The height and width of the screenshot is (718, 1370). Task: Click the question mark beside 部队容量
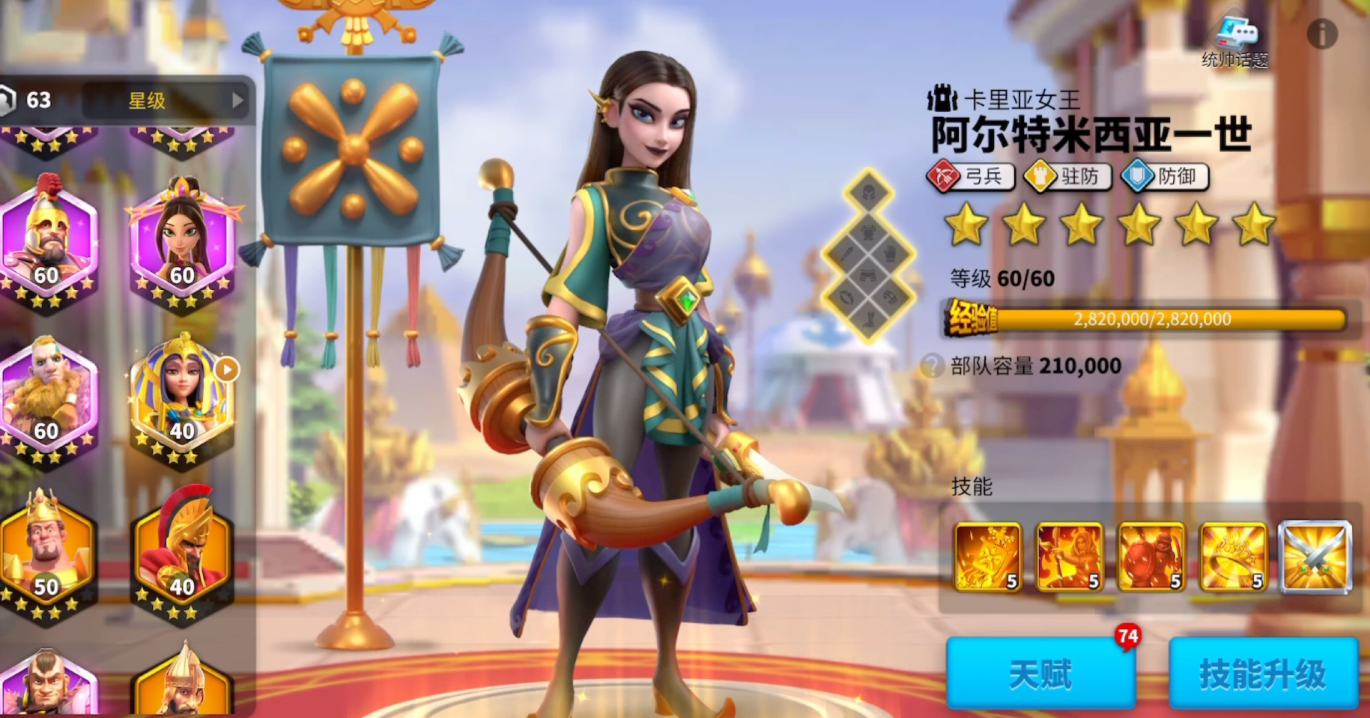point(933,366)
